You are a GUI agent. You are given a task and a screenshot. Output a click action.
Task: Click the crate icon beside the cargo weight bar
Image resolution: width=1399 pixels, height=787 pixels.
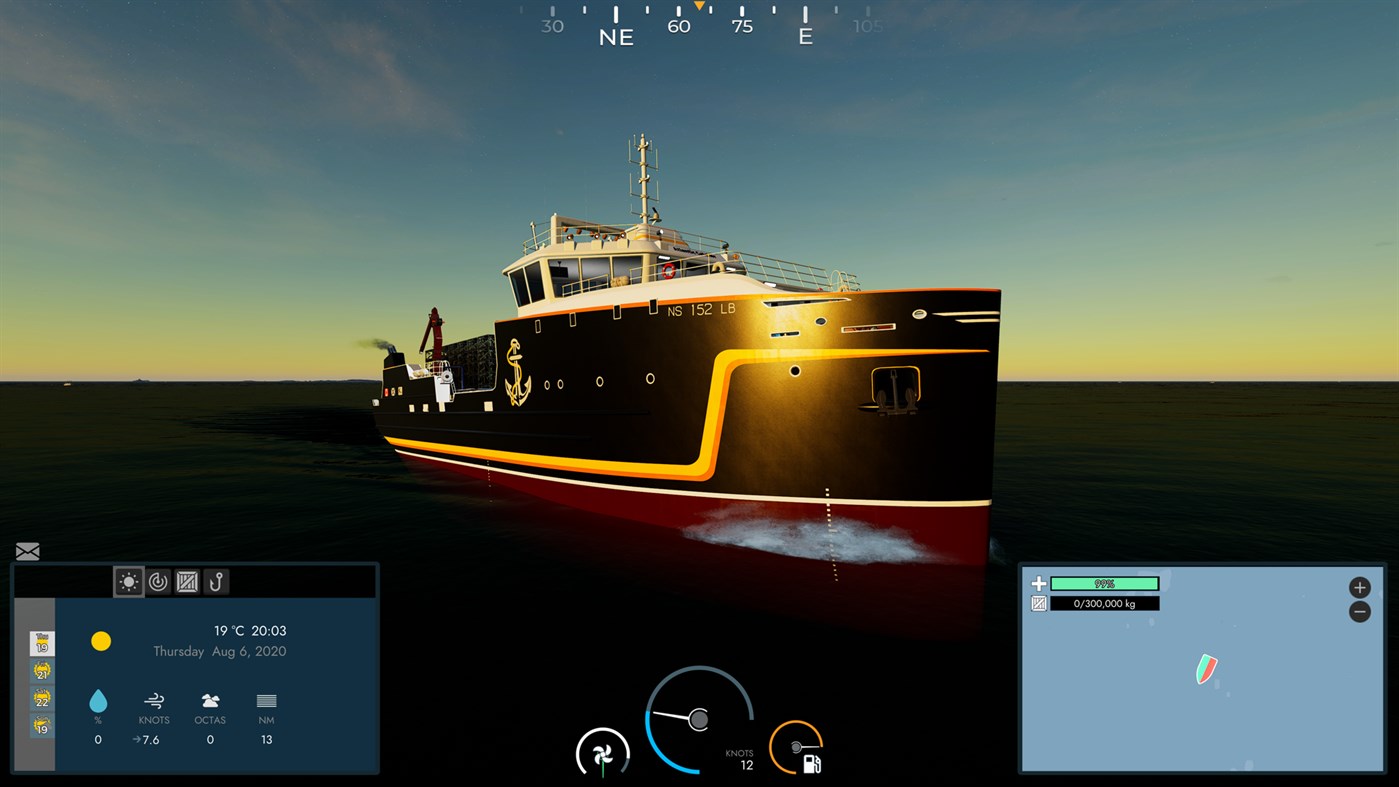tap(1037, 602)
